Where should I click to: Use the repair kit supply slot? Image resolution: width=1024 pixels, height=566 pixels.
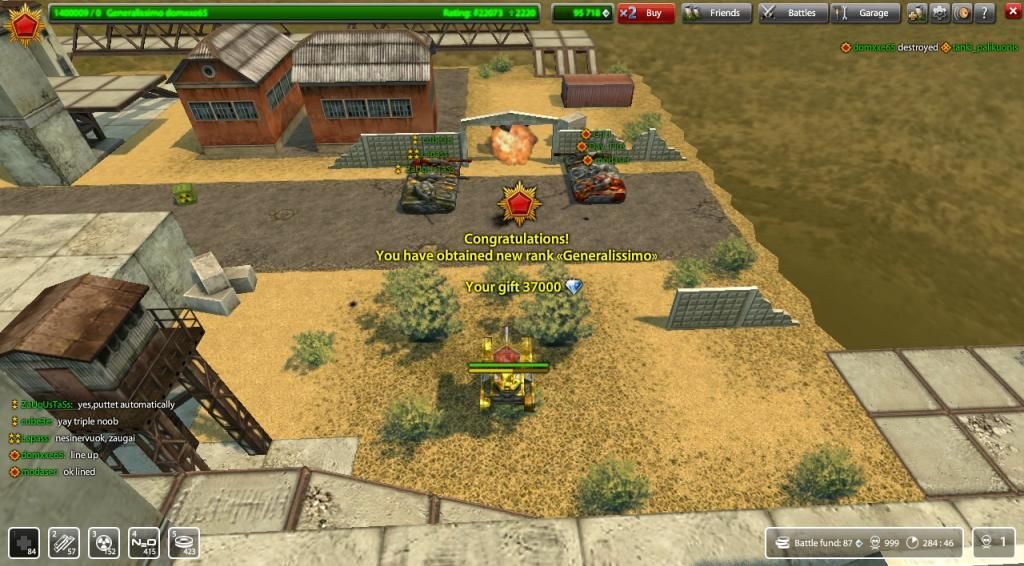pyautogui.click(x=25, y=542)
